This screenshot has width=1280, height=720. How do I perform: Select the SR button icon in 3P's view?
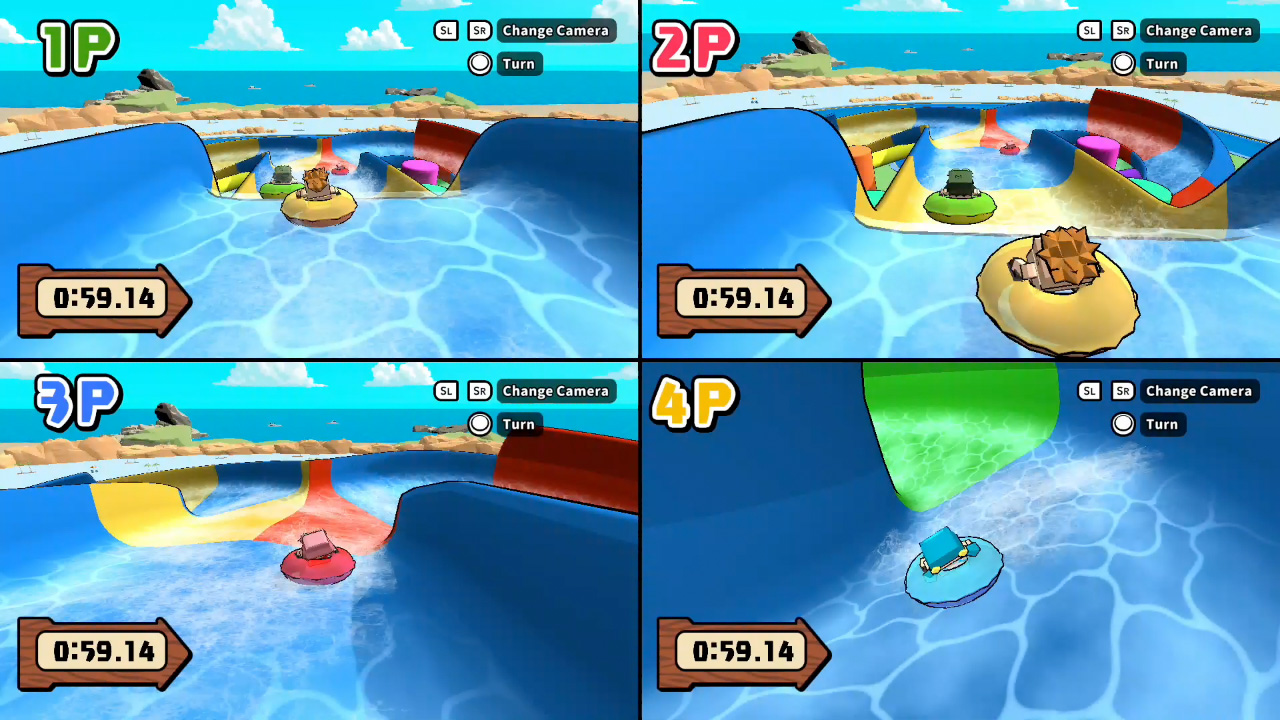pos(479,391)
